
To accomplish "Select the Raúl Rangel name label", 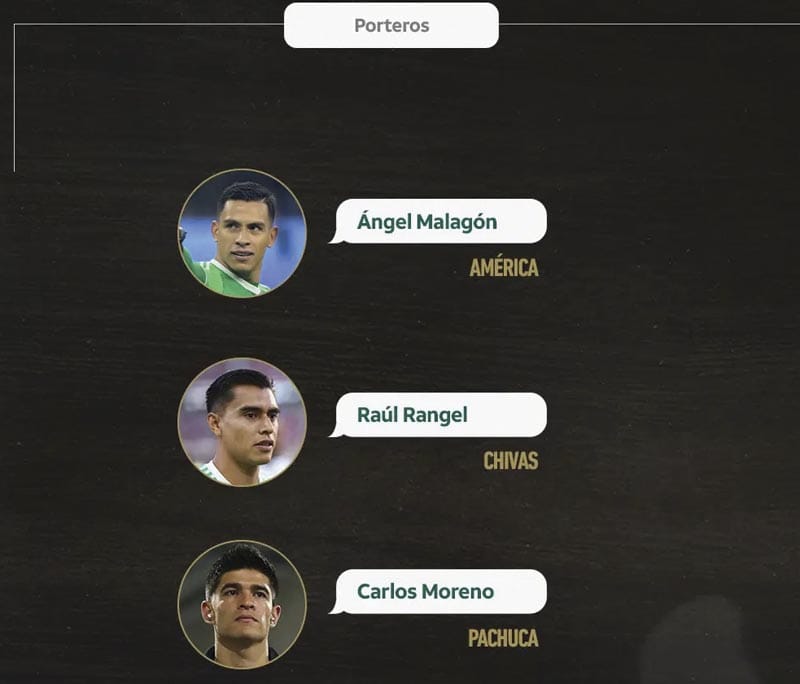I will pyautogui.click(x=440, y=415).
